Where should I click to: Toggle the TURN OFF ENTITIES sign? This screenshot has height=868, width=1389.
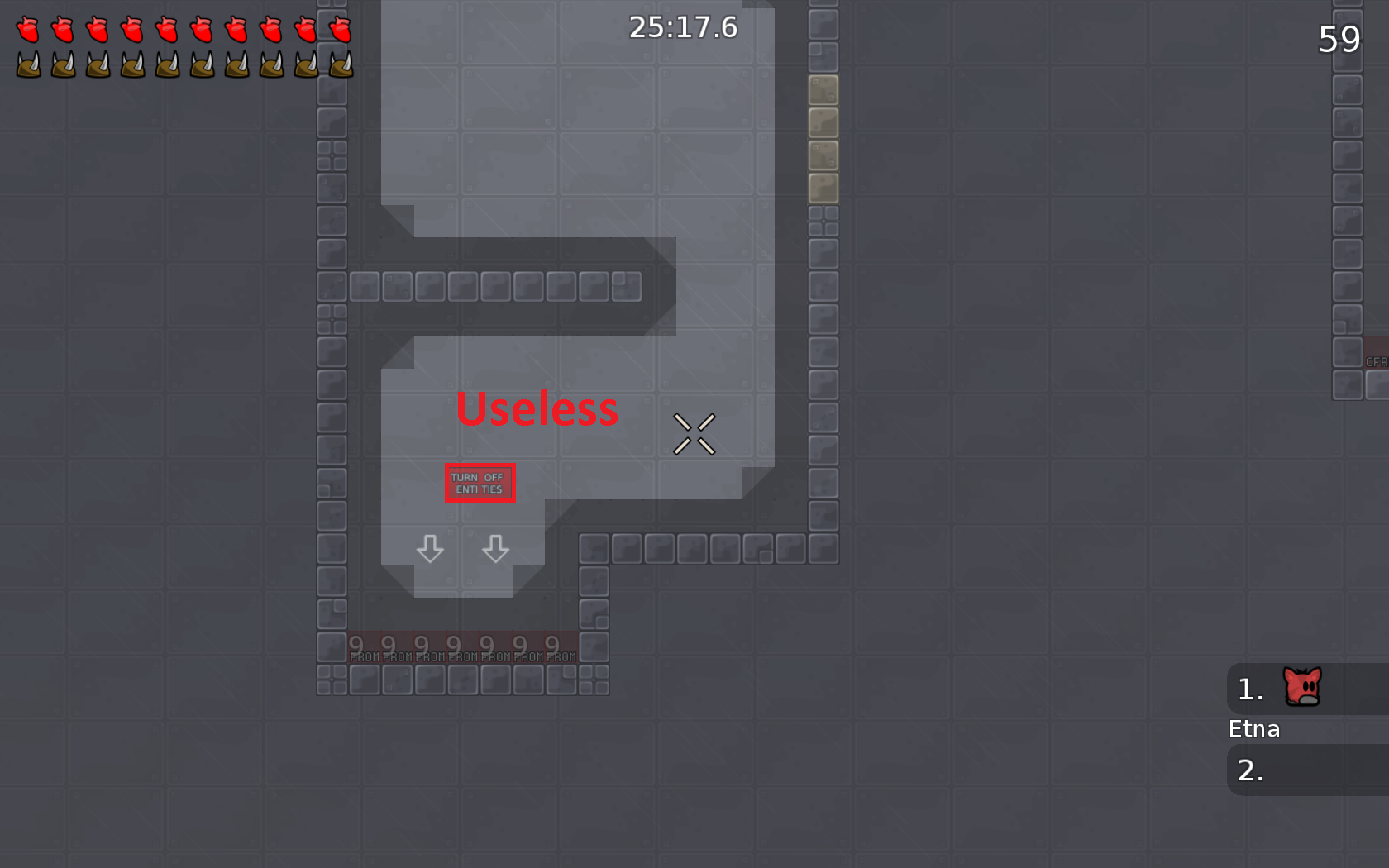(x=480, y=483)
